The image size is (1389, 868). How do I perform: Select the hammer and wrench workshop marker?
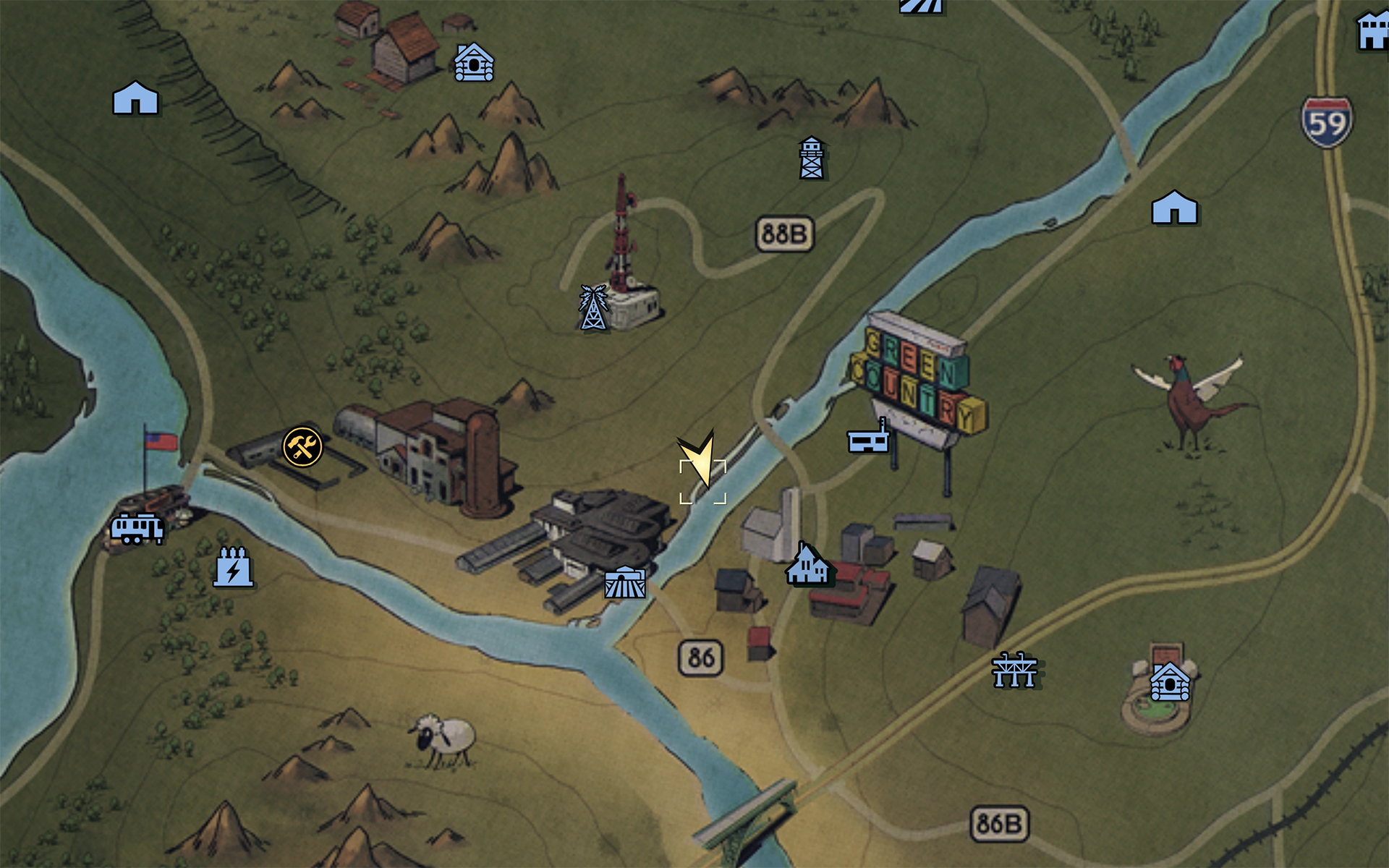pyautogui.click(x=302, y=446)
